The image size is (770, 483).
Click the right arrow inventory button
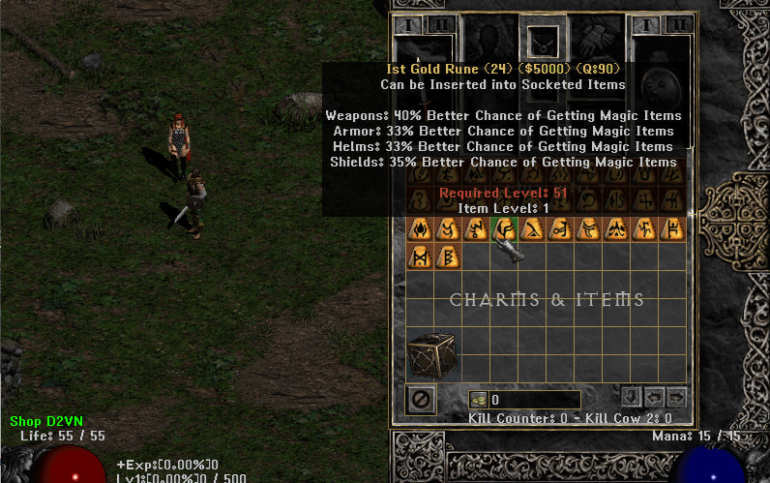(x=676, y=395)
